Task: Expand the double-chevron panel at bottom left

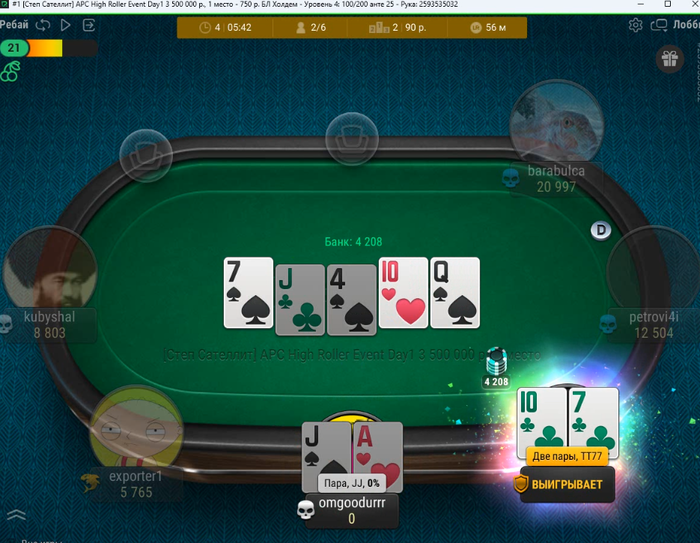Action: point(15,515)
